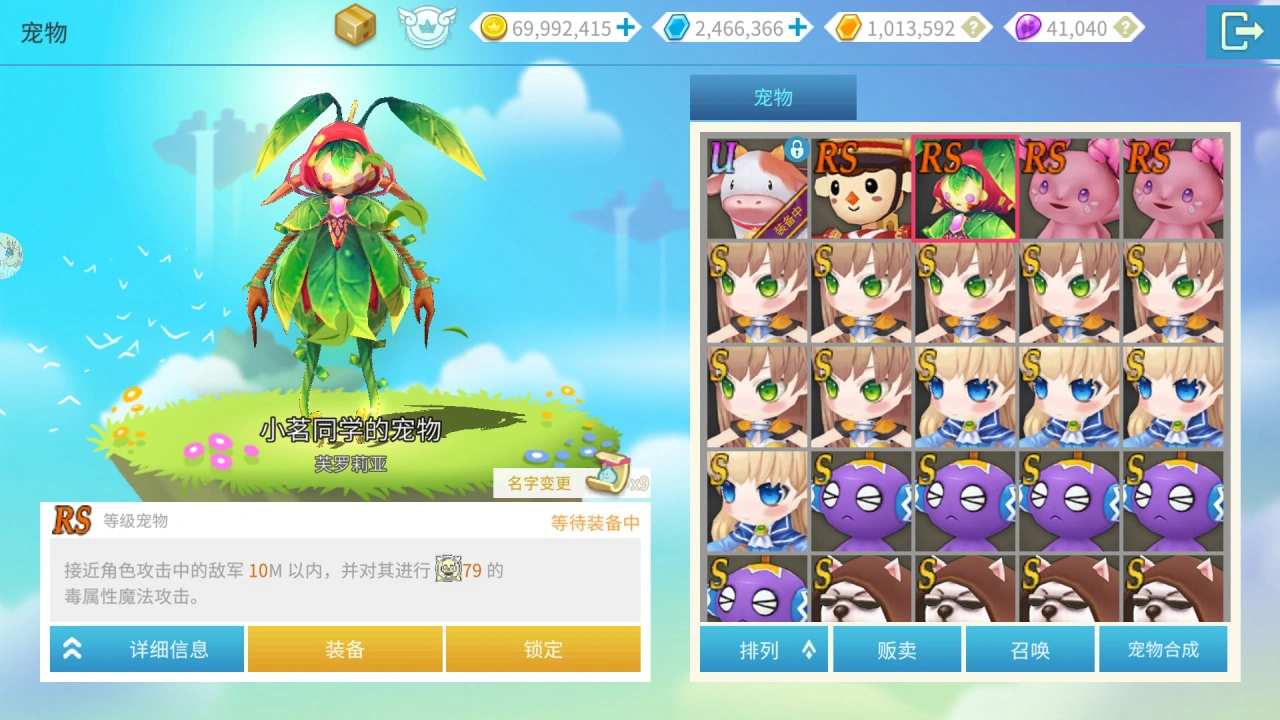This screenshot has height=720, width=1280.
Task: Expand details using the 详细信息 chevron button
Action: click(x=72, y=649)
